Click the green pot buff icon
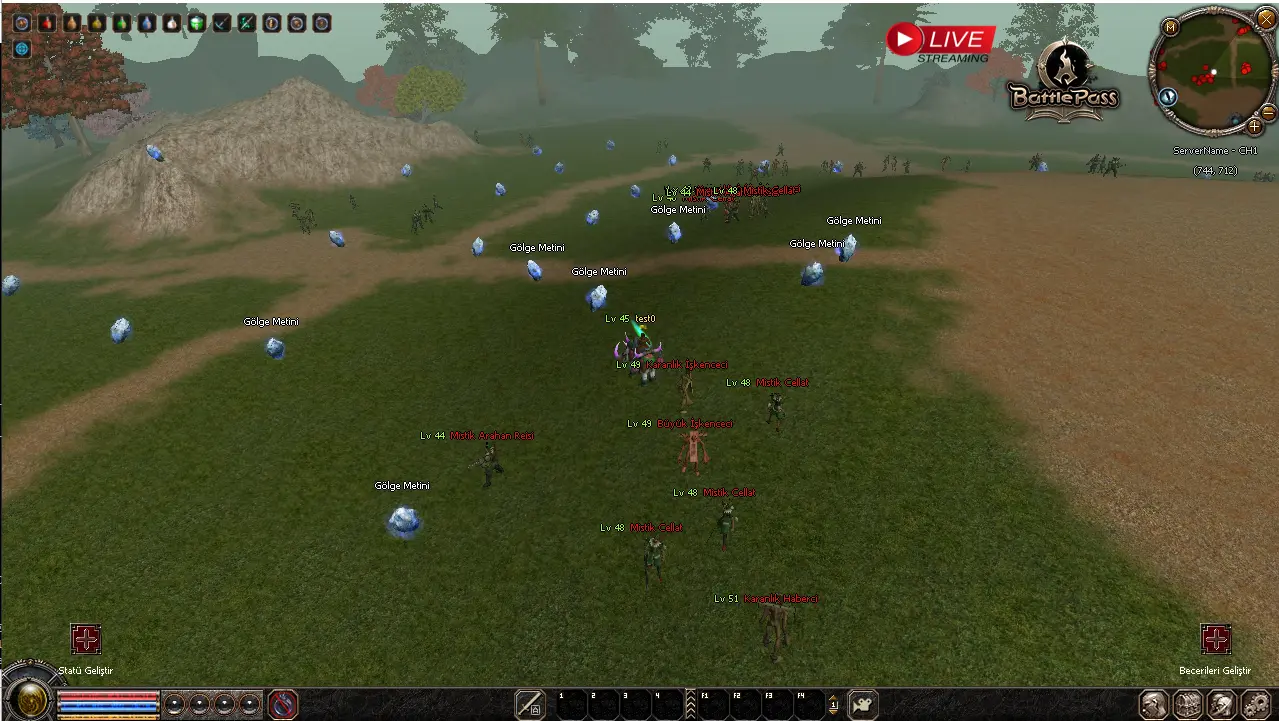 [197, 23]
